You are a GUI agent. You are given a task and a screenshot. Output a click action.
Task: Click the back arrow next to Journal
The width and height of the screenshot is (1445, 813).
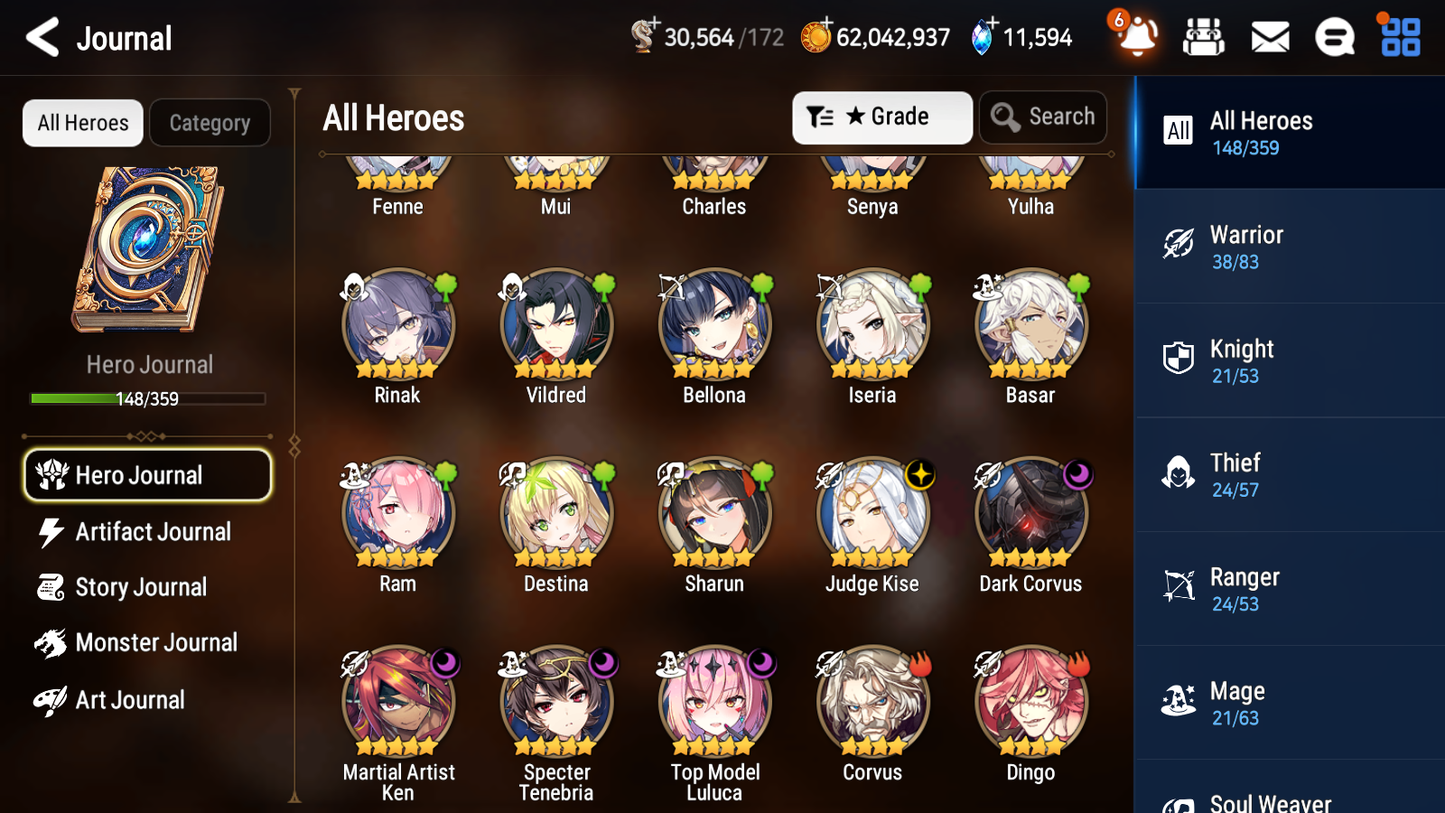point(40,37)
